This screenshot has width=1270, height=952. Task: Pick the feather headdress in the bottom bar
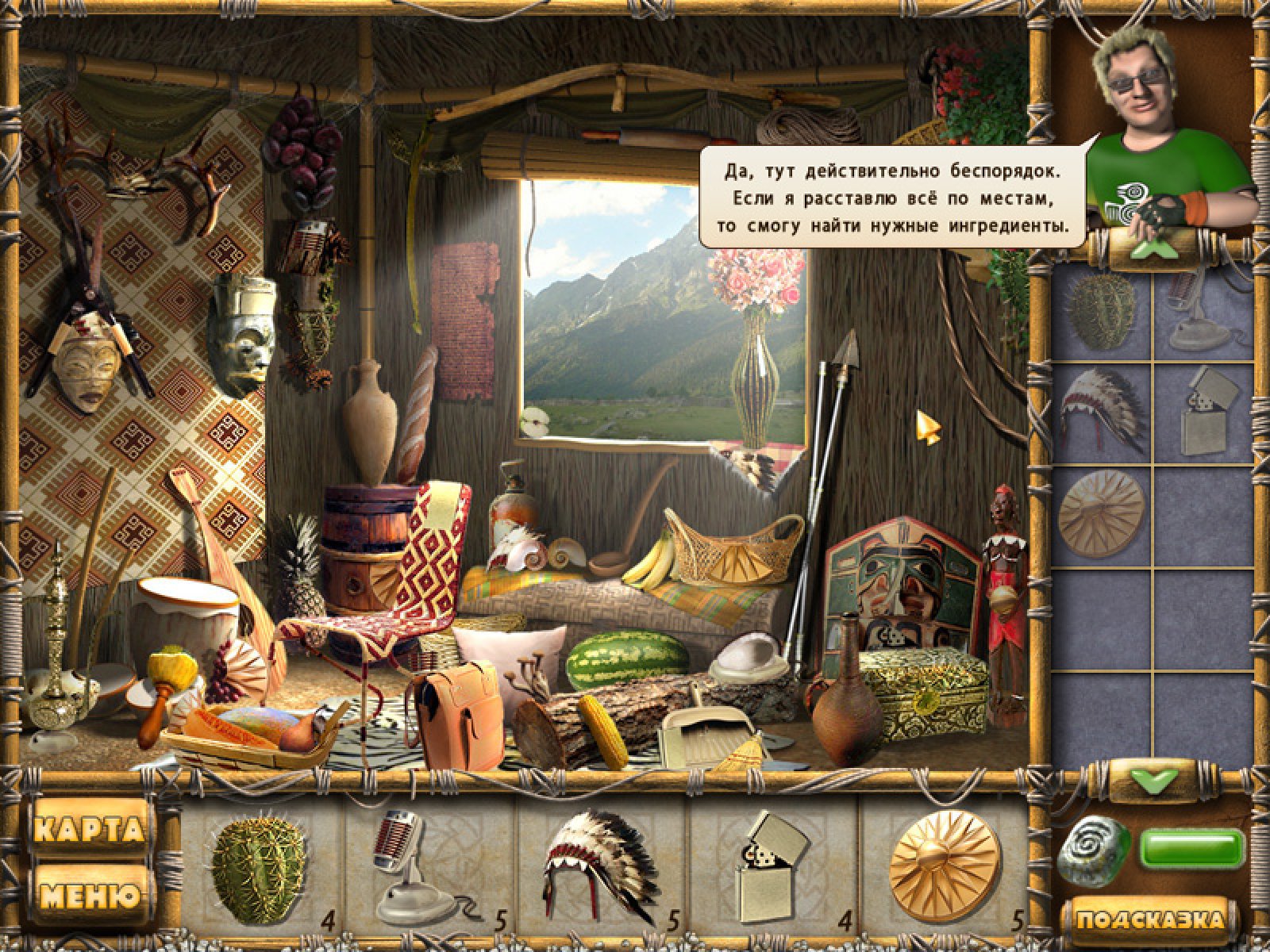pyautogui.click(x=599, y=866)
